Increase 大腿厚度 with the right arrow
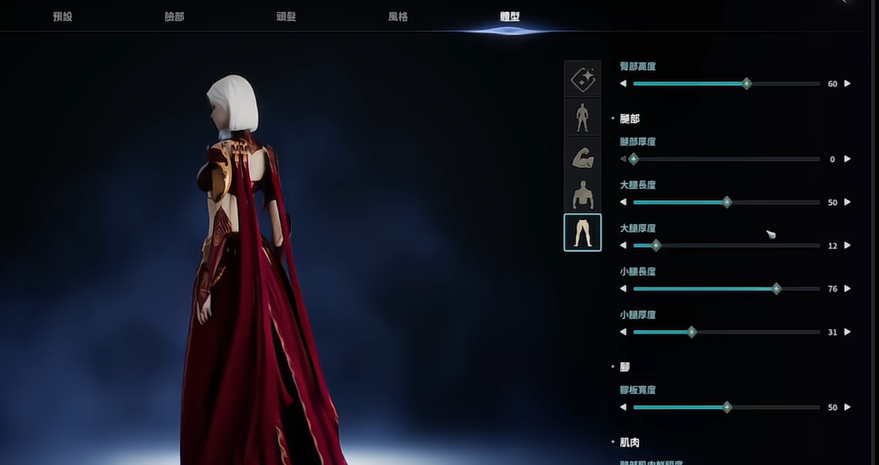The height and width of the screenshot is (465, 879). [x=848, y=245]
